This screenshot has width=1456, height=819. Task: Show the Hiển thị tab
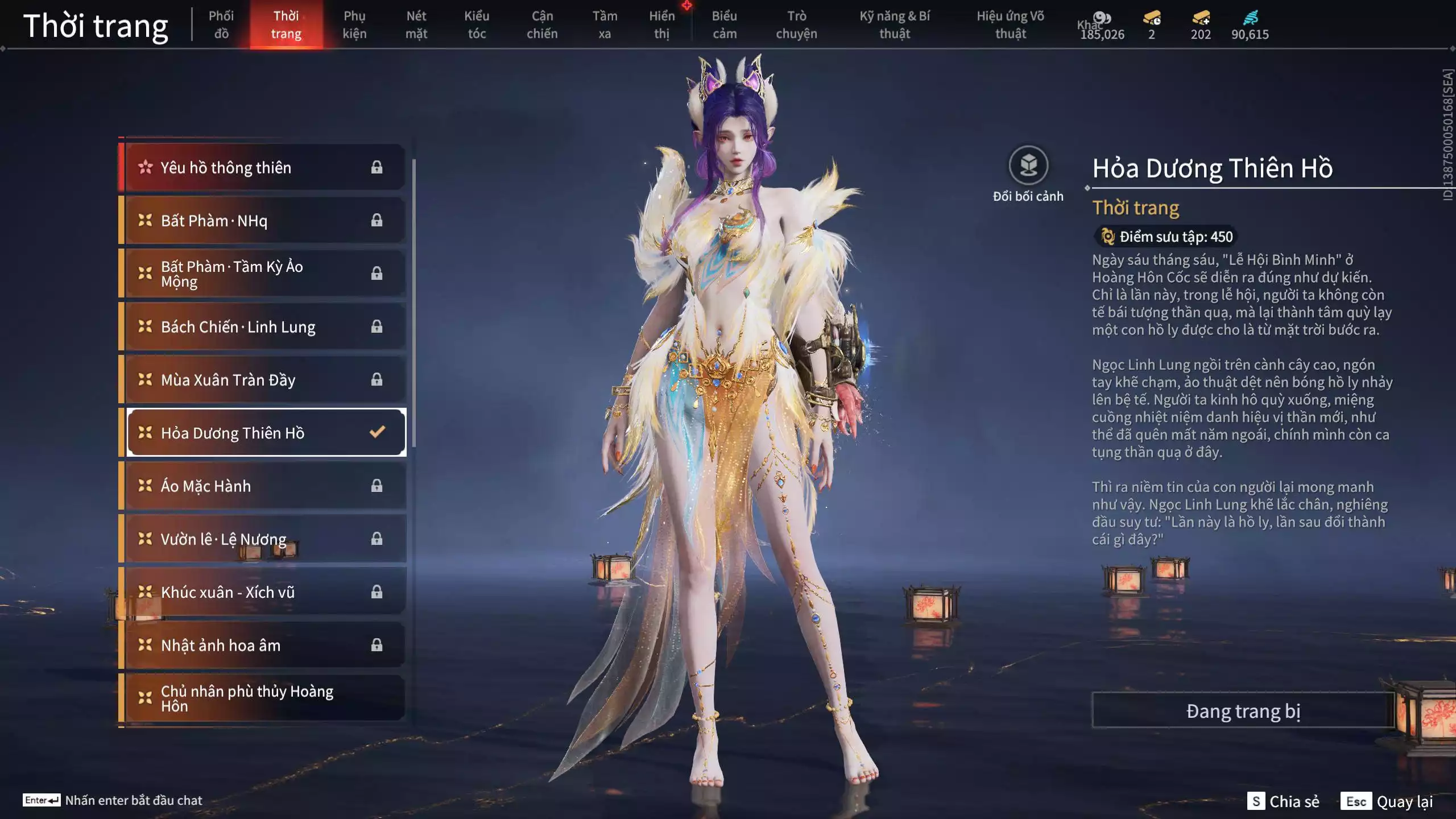pyautogui.click(x=662, y=25)
